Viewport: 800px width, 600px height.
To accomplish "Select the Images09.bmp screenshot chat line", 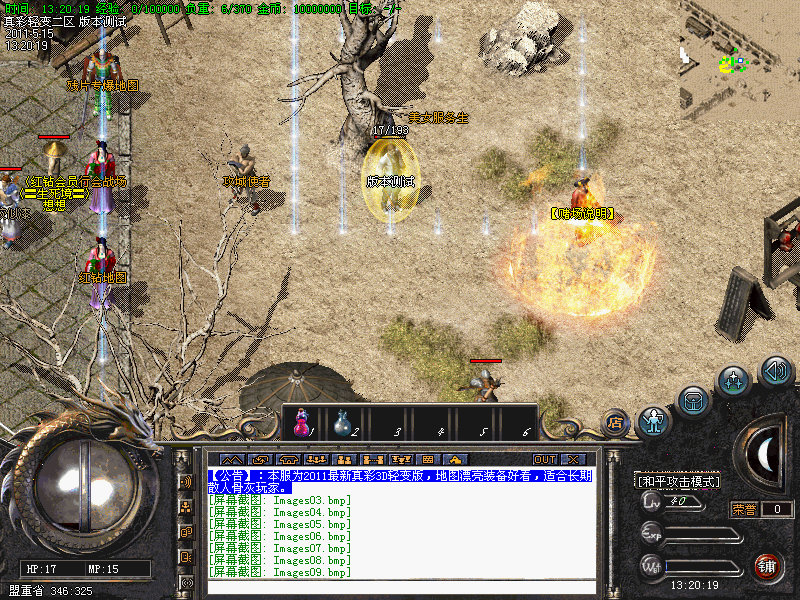I will 280,573.
